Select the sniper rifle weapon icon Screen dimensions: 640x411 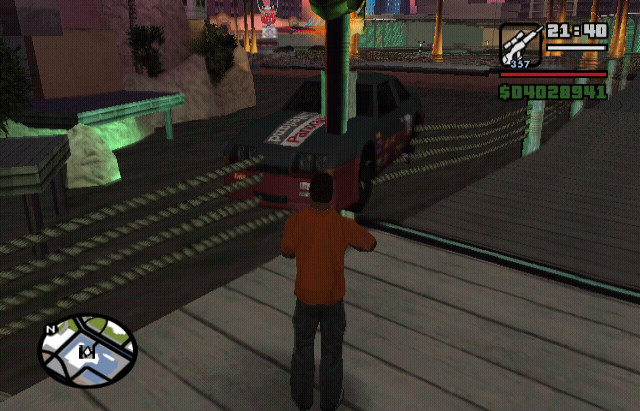[520, 45]
